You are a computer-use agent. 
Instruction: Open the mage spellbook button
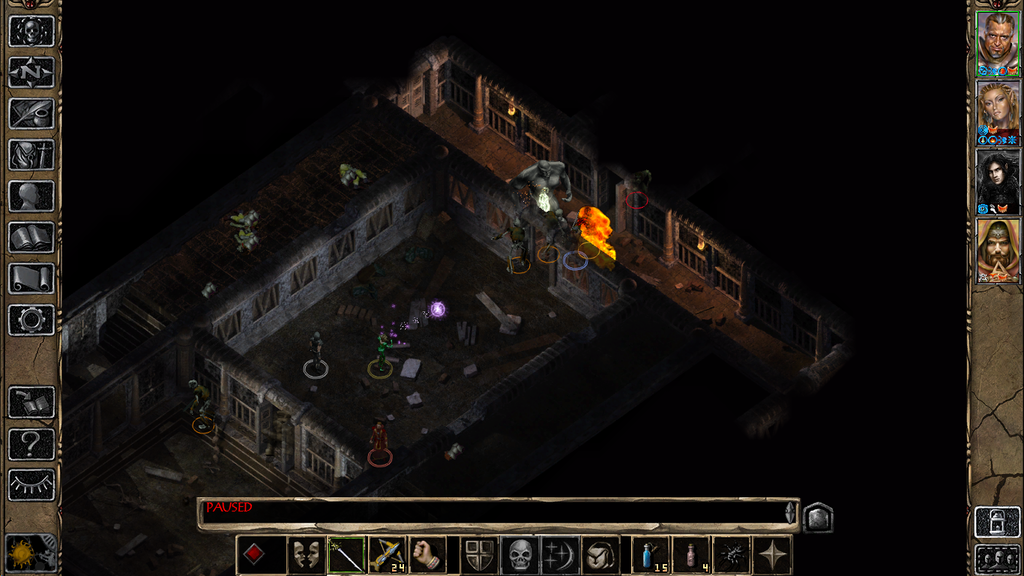[x=31, y=237]
